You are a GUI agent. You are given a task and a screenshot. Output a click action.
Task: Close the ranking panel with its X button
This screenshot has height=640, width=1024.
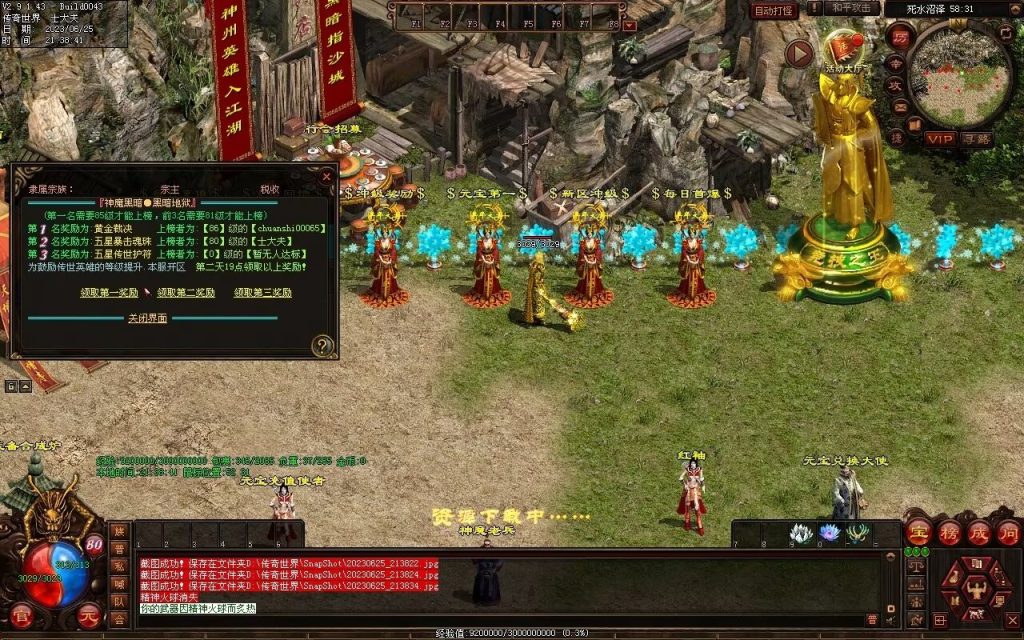pyautogui.click(x=326, y=177)
